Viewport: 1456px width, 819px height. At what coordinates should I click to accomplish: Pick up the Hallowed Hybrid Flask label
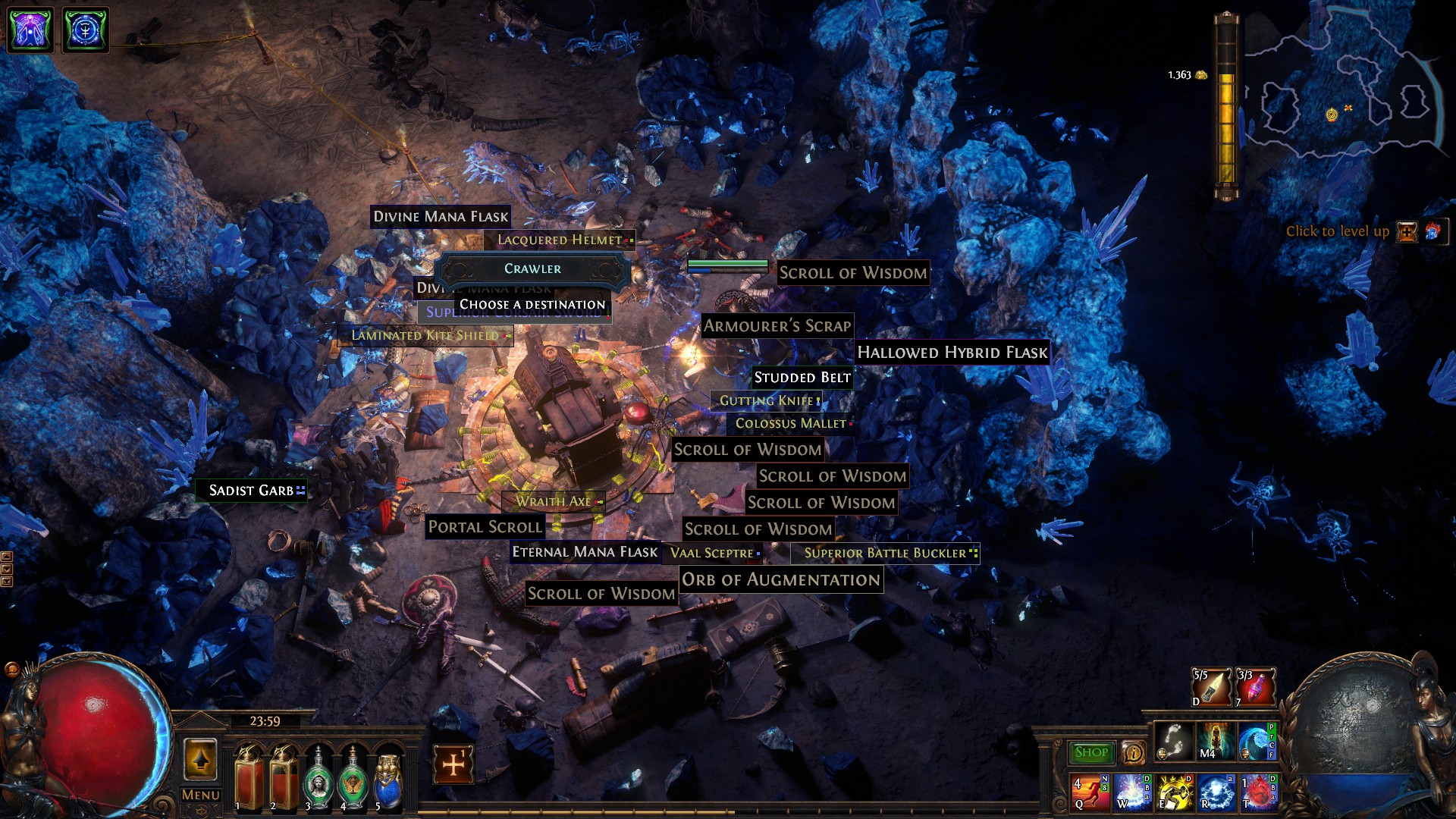(952, 353)
